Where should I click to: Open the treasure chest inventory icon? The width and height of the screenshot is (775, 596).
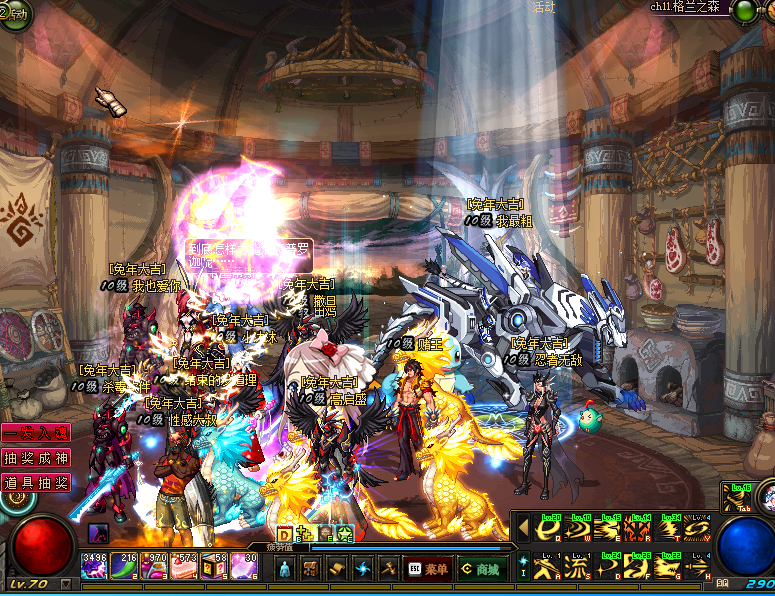pos(310,568)
